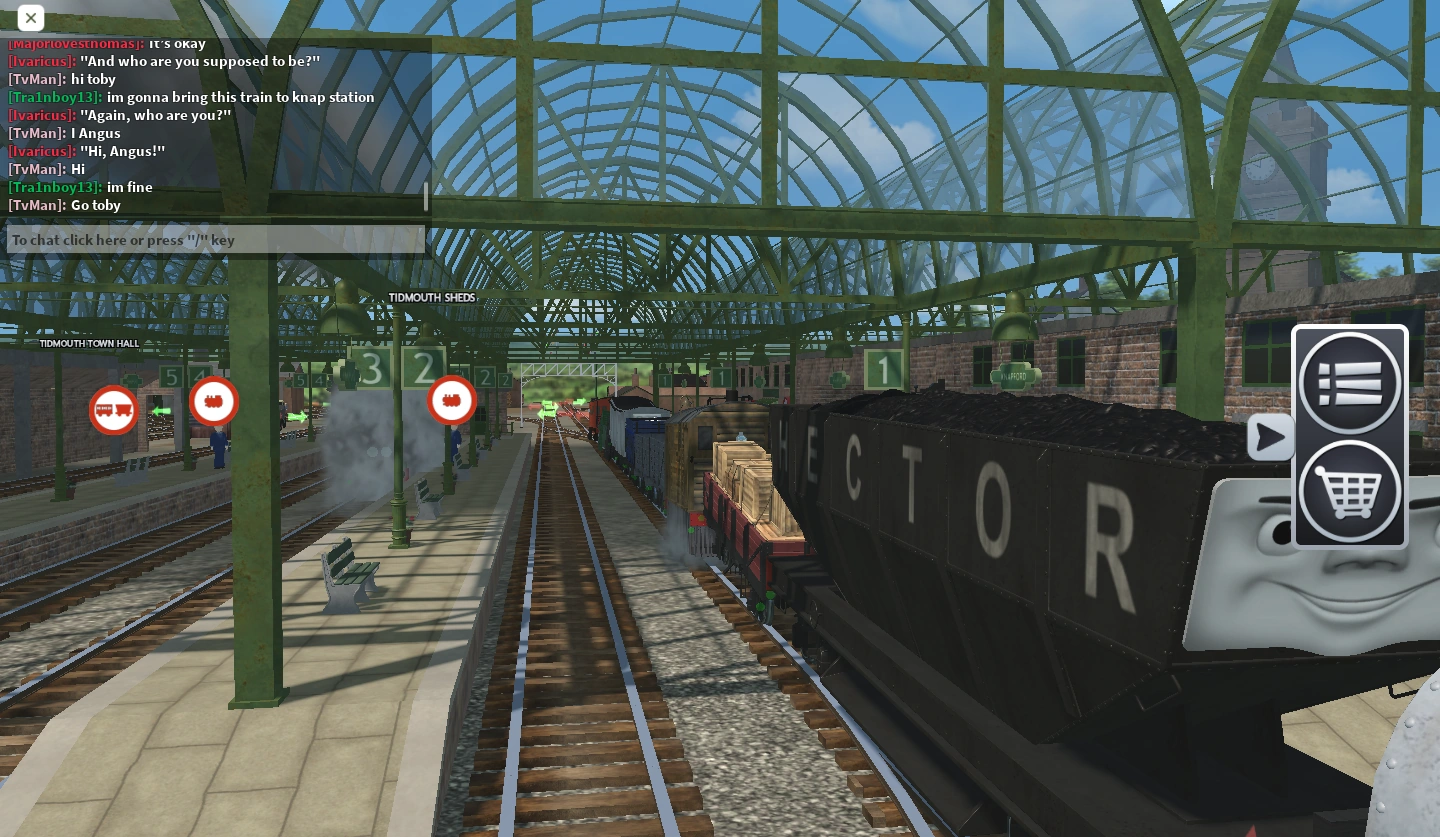This screenshot has width=1440, height=837.
Task: Click the engine-with-freight-car marker by Tidmouth Town Hall
Action: click(x=113, y=410)
